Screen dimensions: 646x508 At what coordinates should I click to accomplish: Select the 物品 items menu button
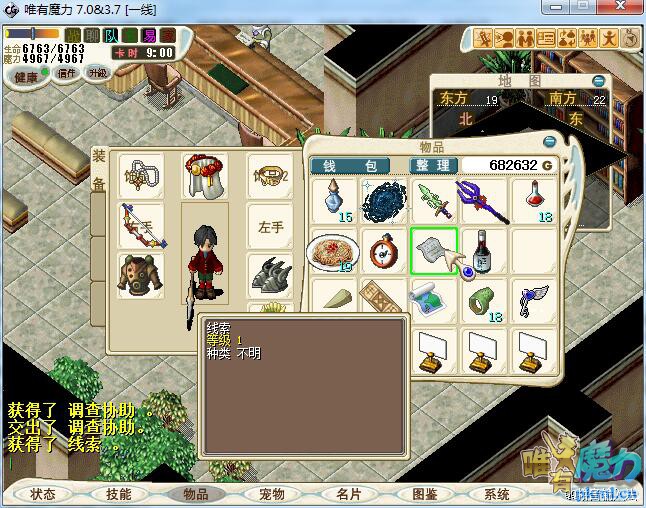(196, 494)
